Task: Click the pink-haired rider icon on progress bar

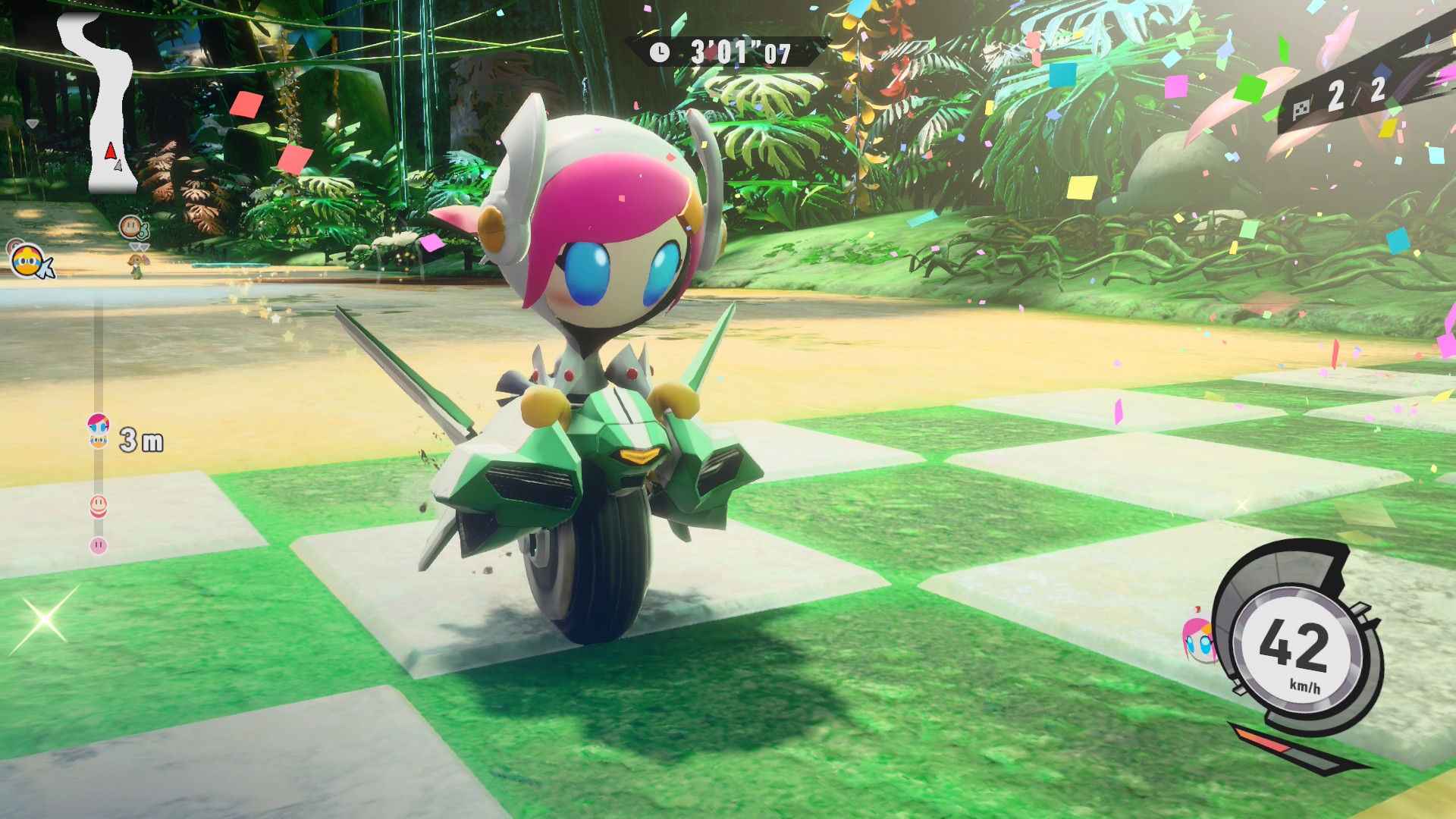Action: coord(99,423)
